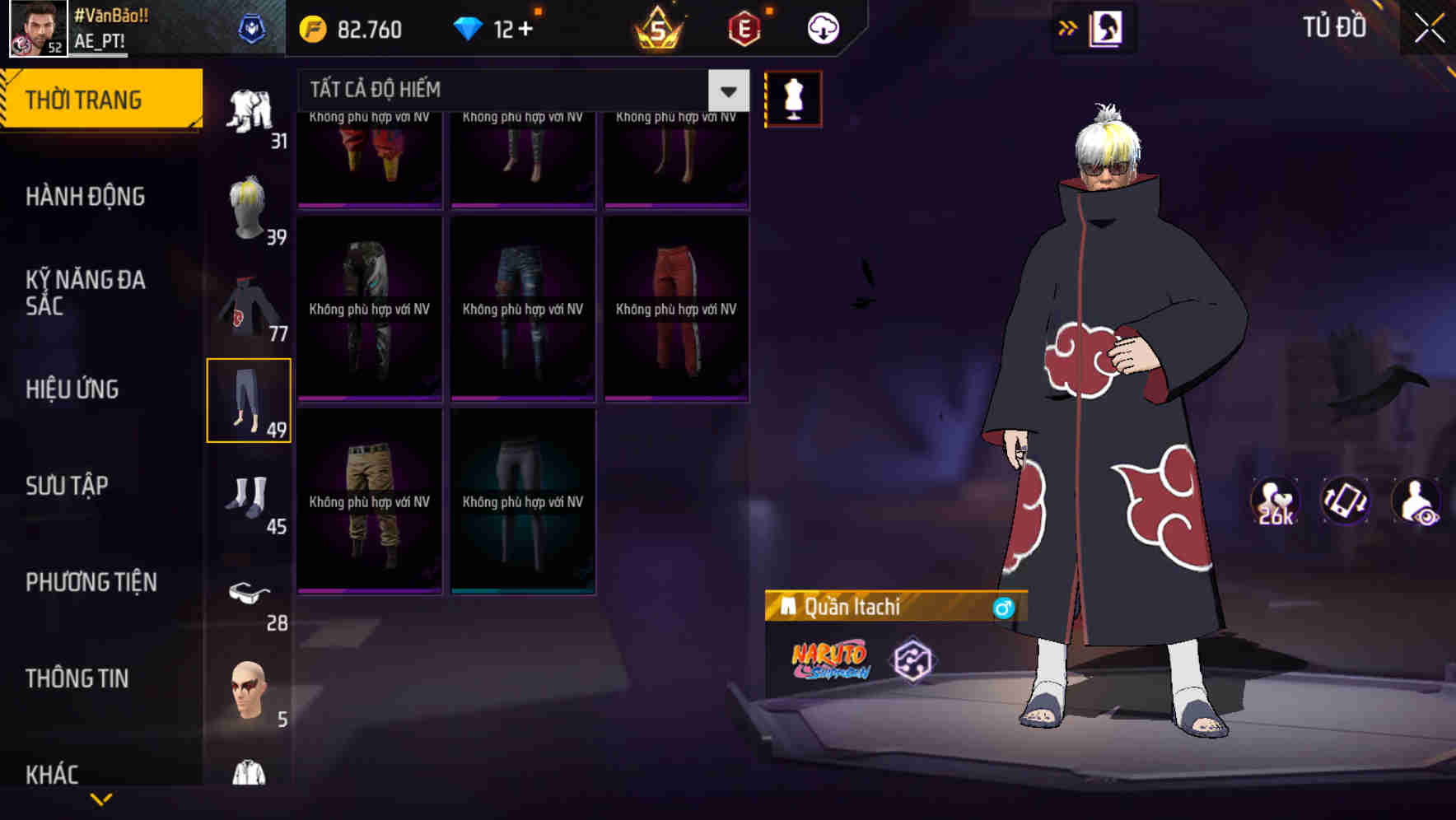Switch to the HIỆU ỨNG tab
The height and width of the screenshot is (820, 1456).
[72, 389]
